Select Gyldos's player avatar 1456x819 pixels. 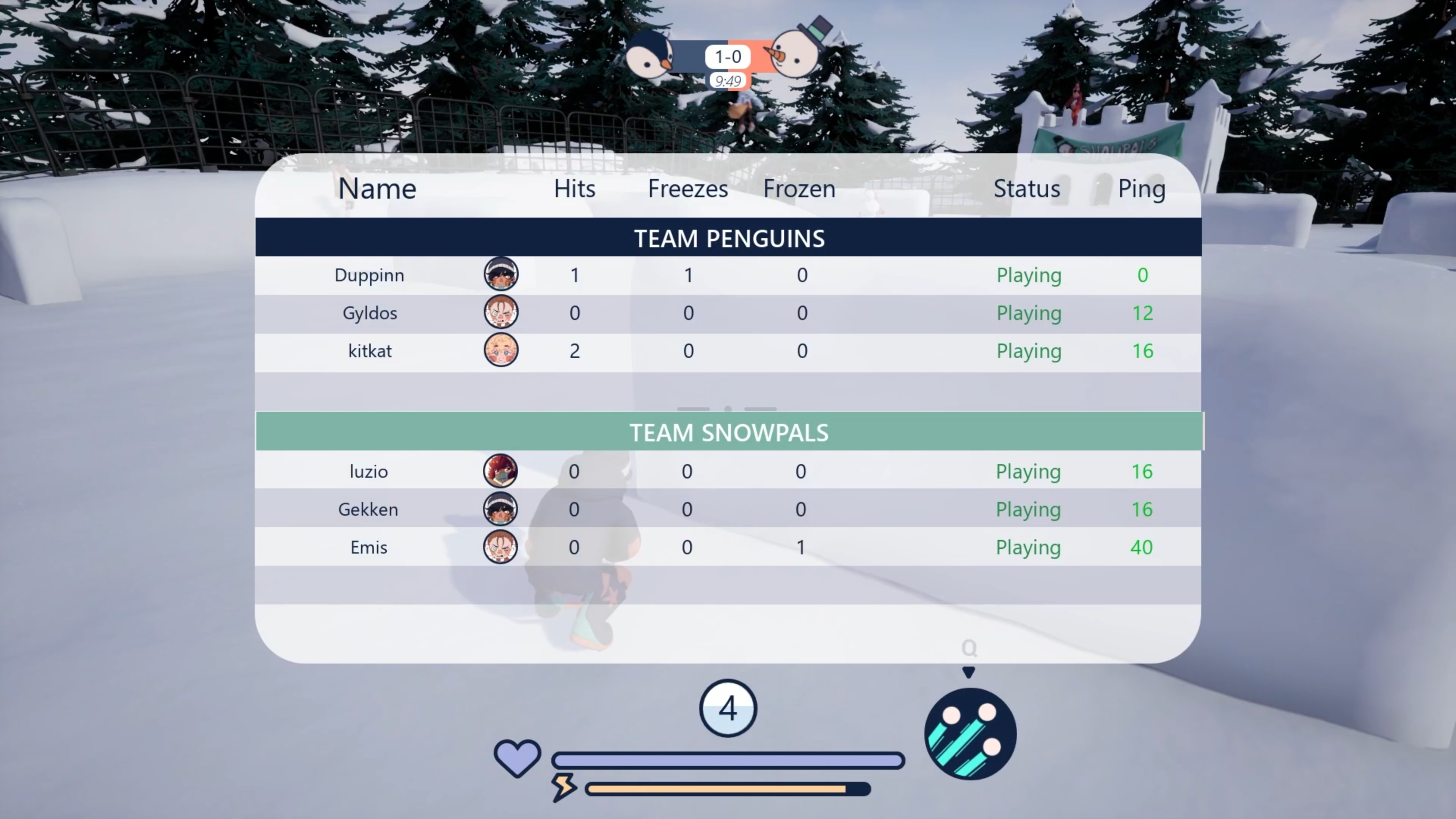point(501,312)
